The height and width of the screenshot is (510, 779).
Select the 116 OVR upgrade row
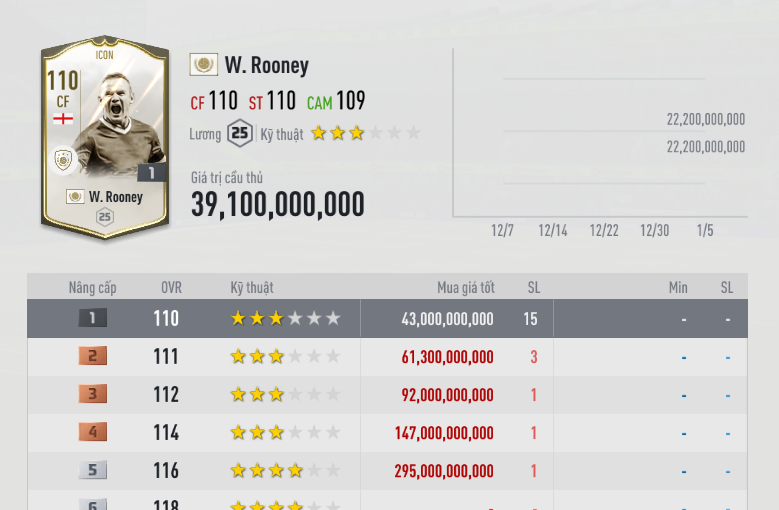pos(388,471)
